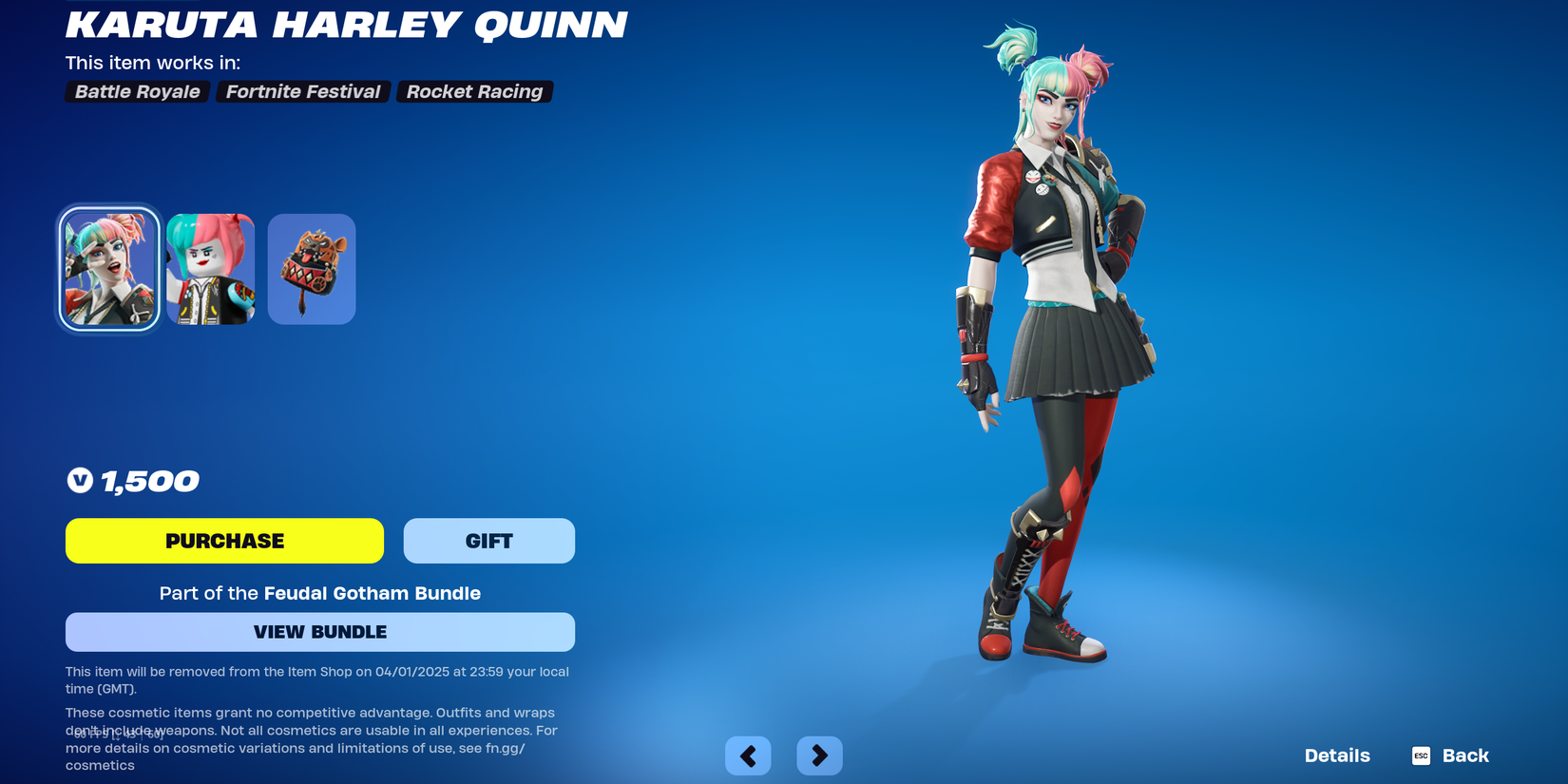The image size is (1568, 784).
Task: Select the Rocket Racing badge
Action: tap(474, 91)
